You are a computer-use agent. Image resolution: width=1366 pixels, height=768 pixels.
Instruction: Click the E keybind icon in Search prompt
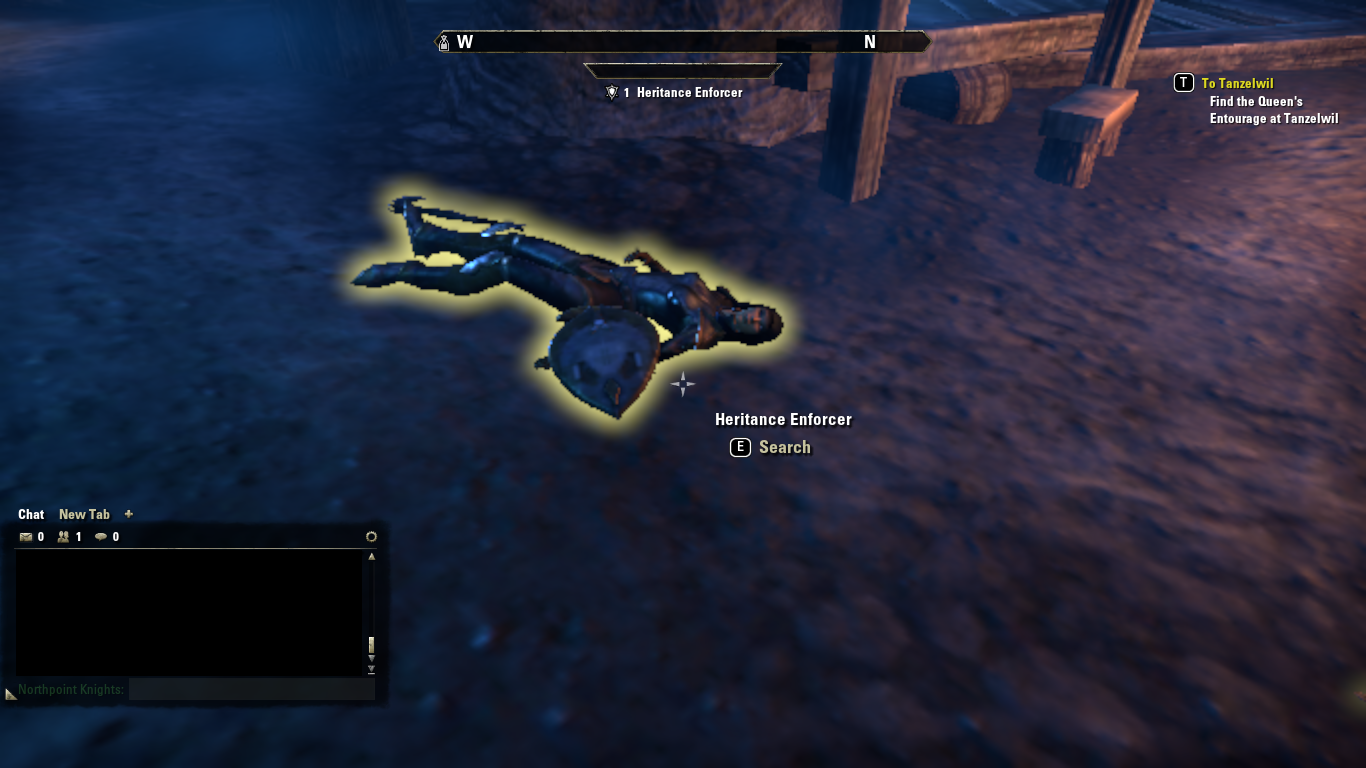[x=739, y=447]
